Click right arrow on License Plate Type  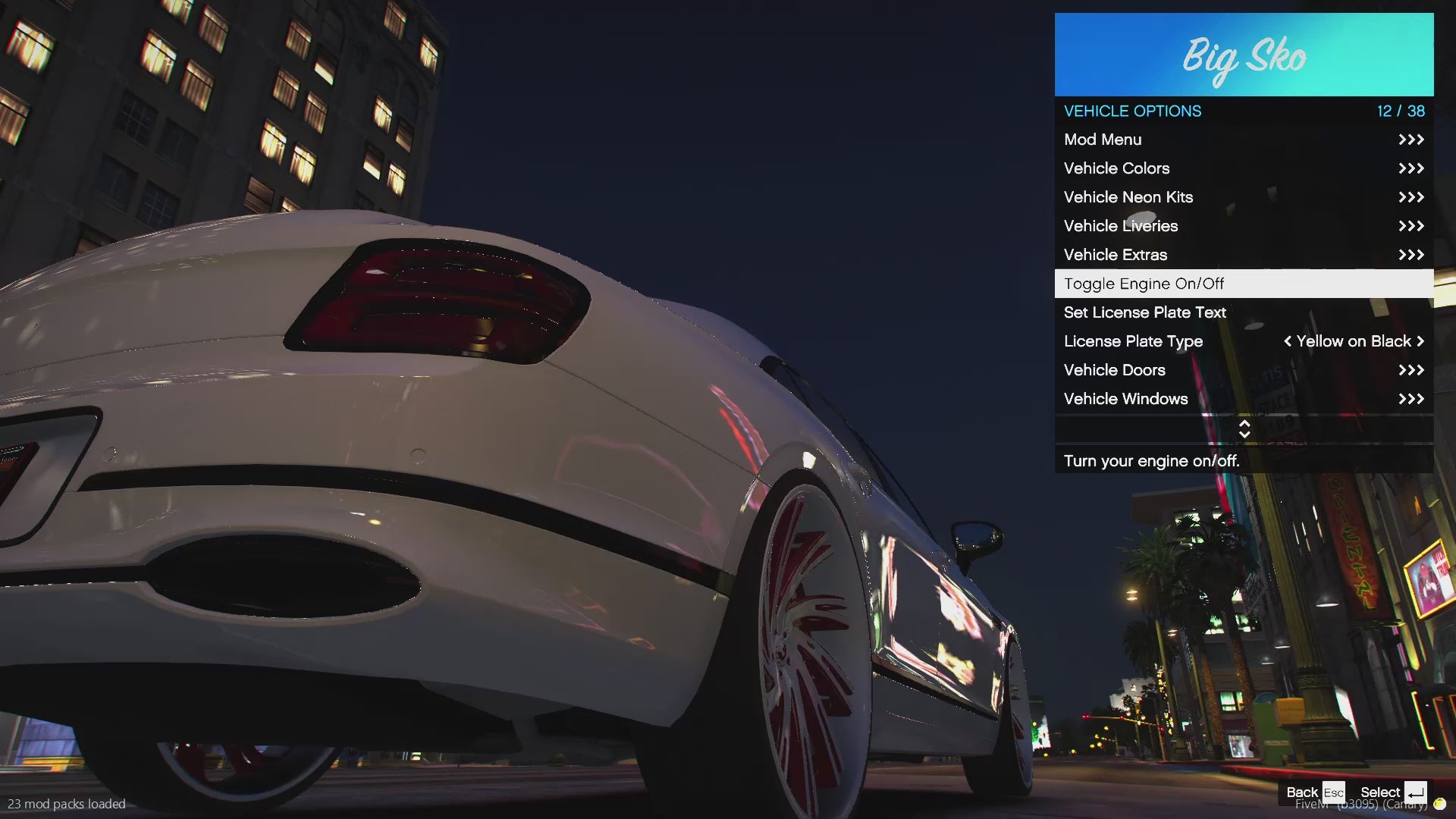coord(1420,341)
